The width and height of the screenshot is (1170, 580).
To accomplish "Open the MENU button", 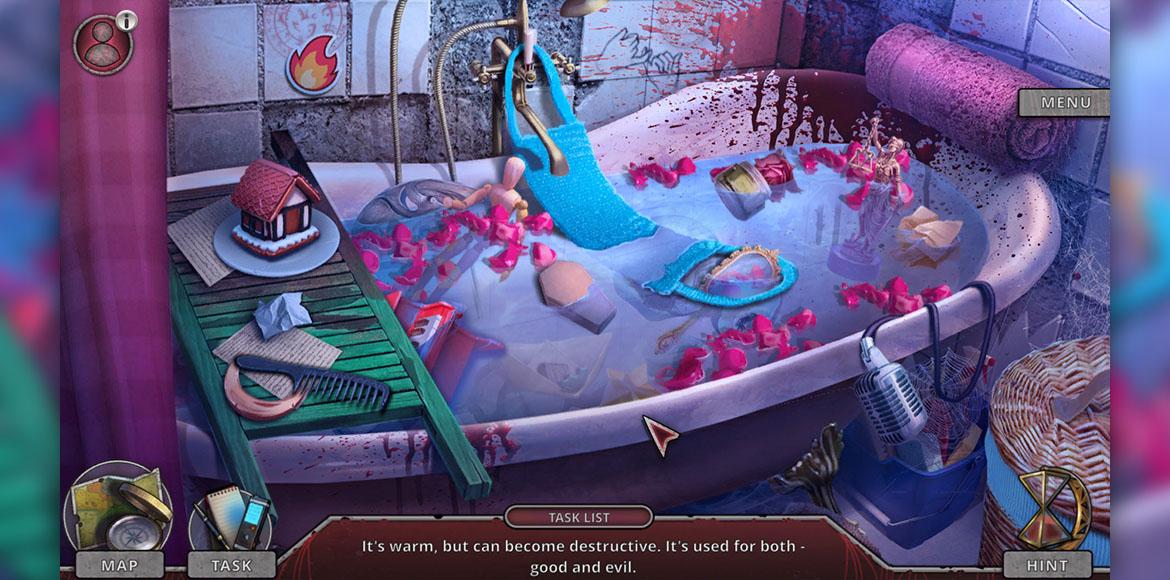I will click(x=1064, y=102).
